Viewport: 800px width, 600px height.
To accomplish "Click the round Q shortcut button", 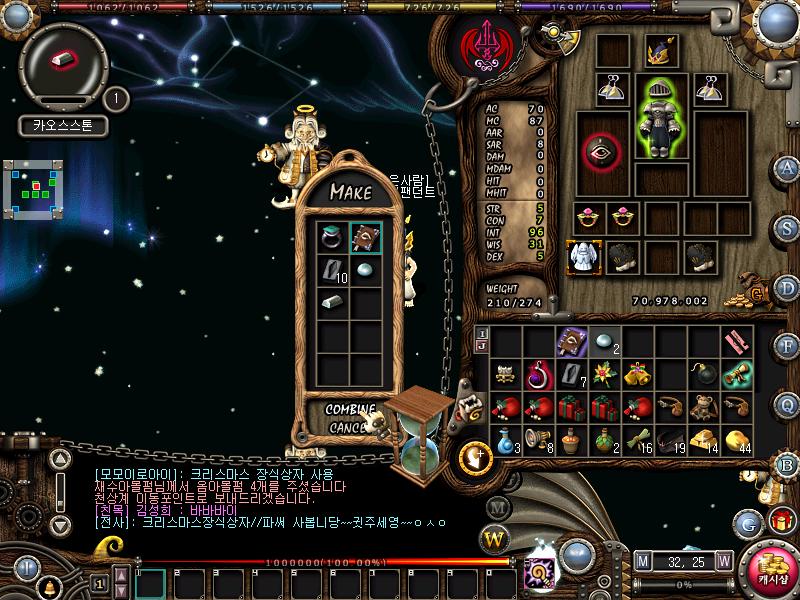I will [x=788, y=405].
